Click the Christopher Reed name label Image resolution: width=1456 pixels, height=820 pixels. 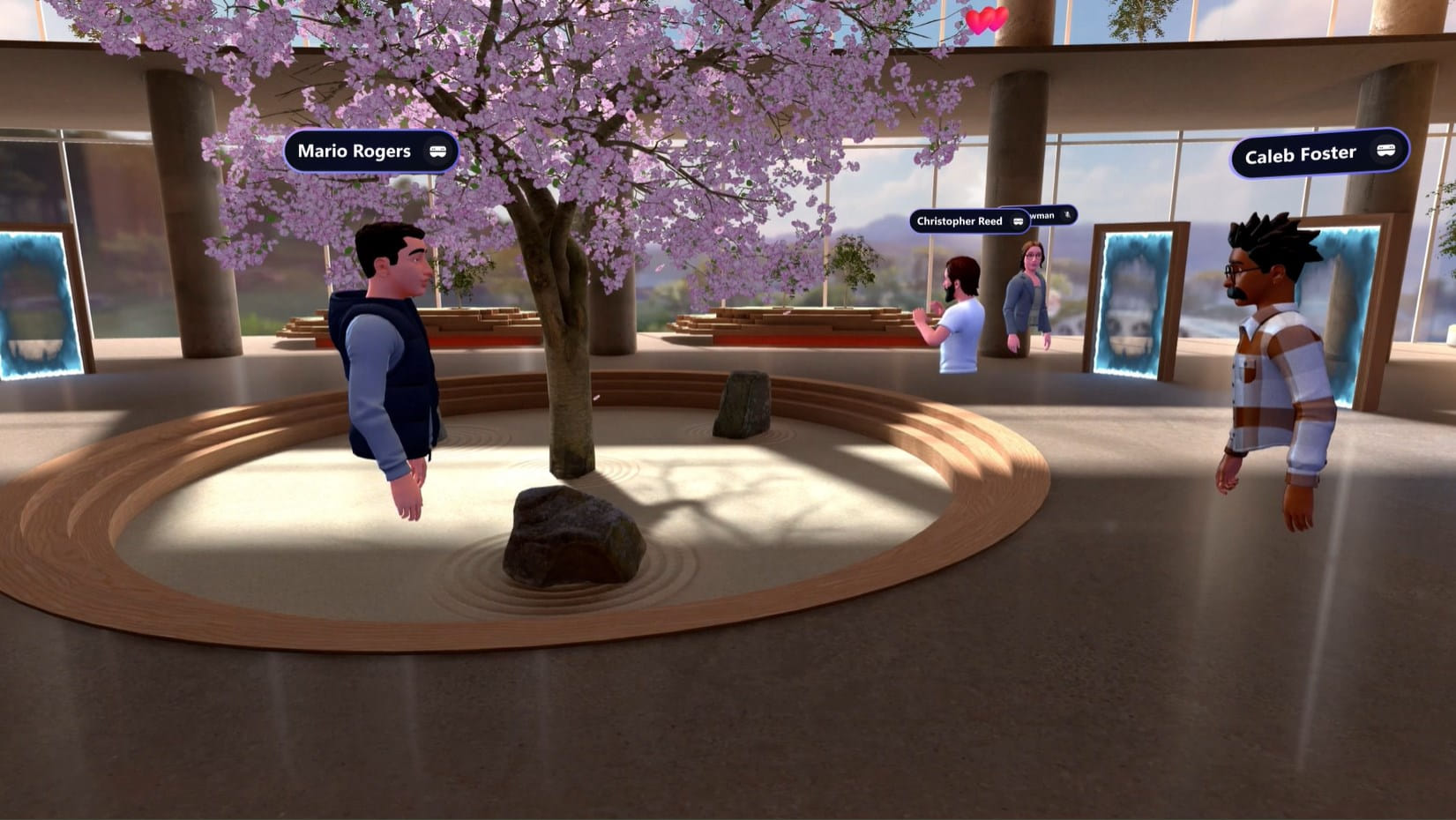point(968,221)
